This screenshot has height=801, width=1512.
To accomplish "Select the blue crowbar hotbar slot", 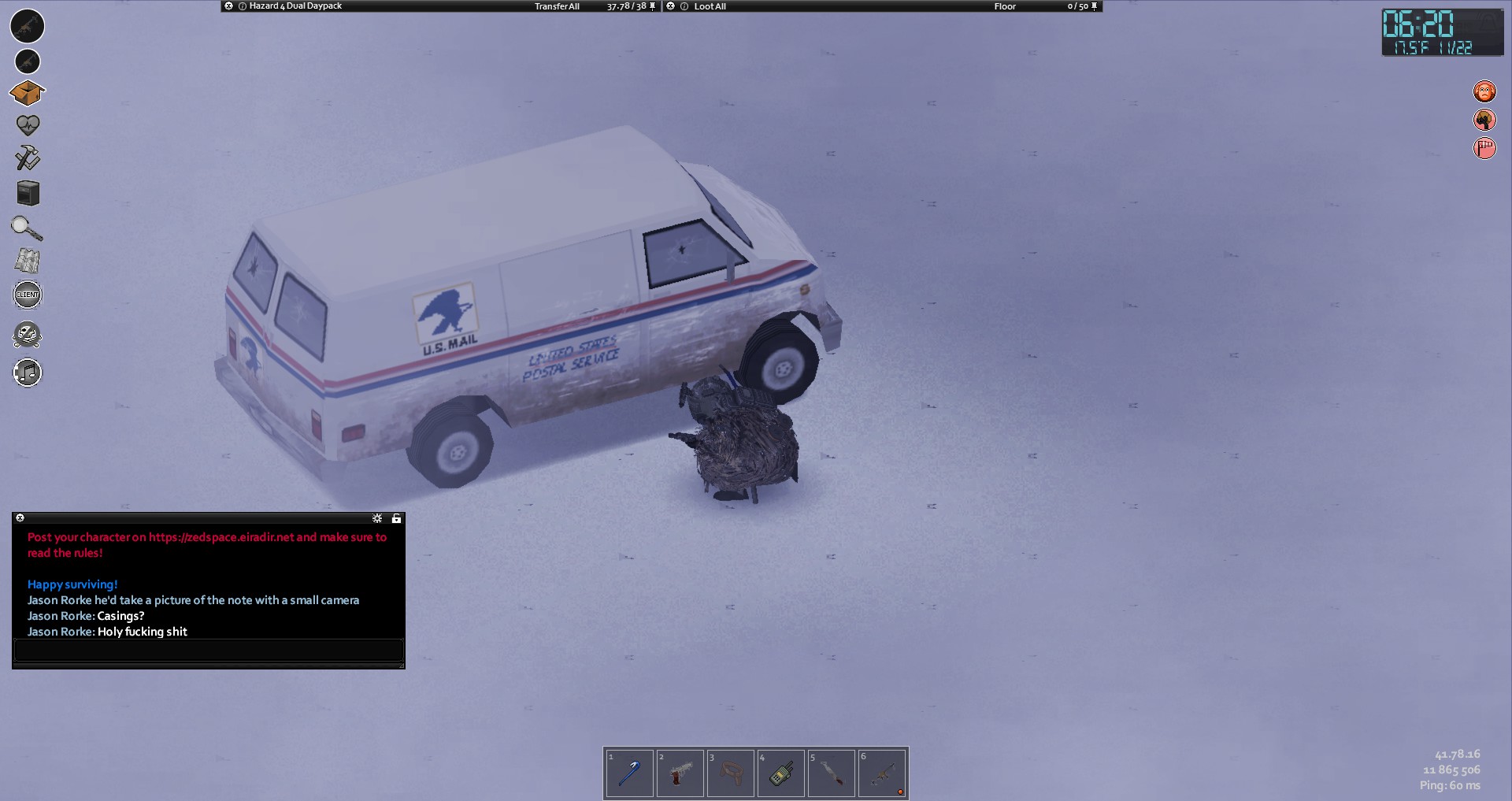I will (x=629, y=773).
